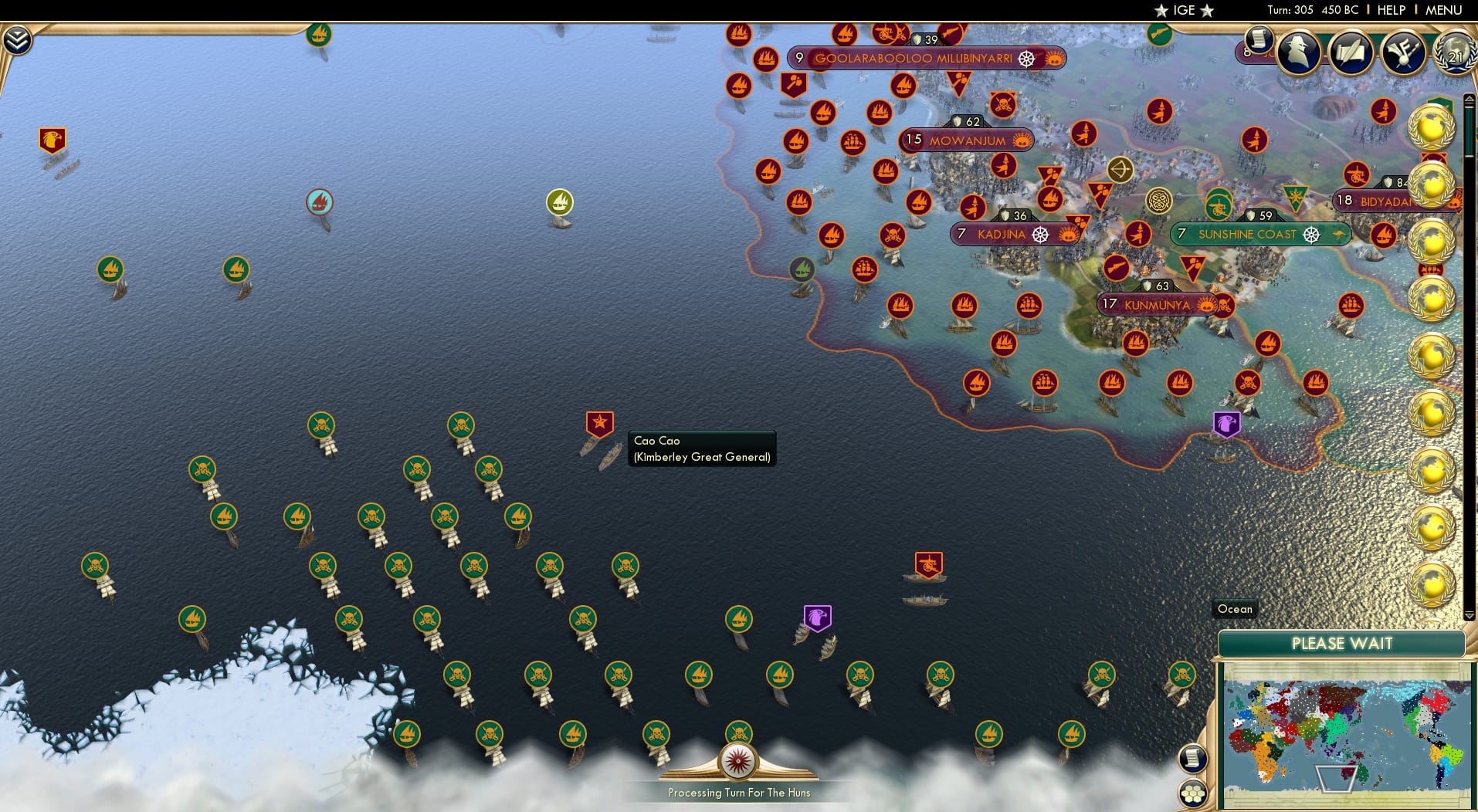Toggle Strategic View with the hexagon icon
Image resolution: width=1478 pixels, height=812 pixels.
1192,791
